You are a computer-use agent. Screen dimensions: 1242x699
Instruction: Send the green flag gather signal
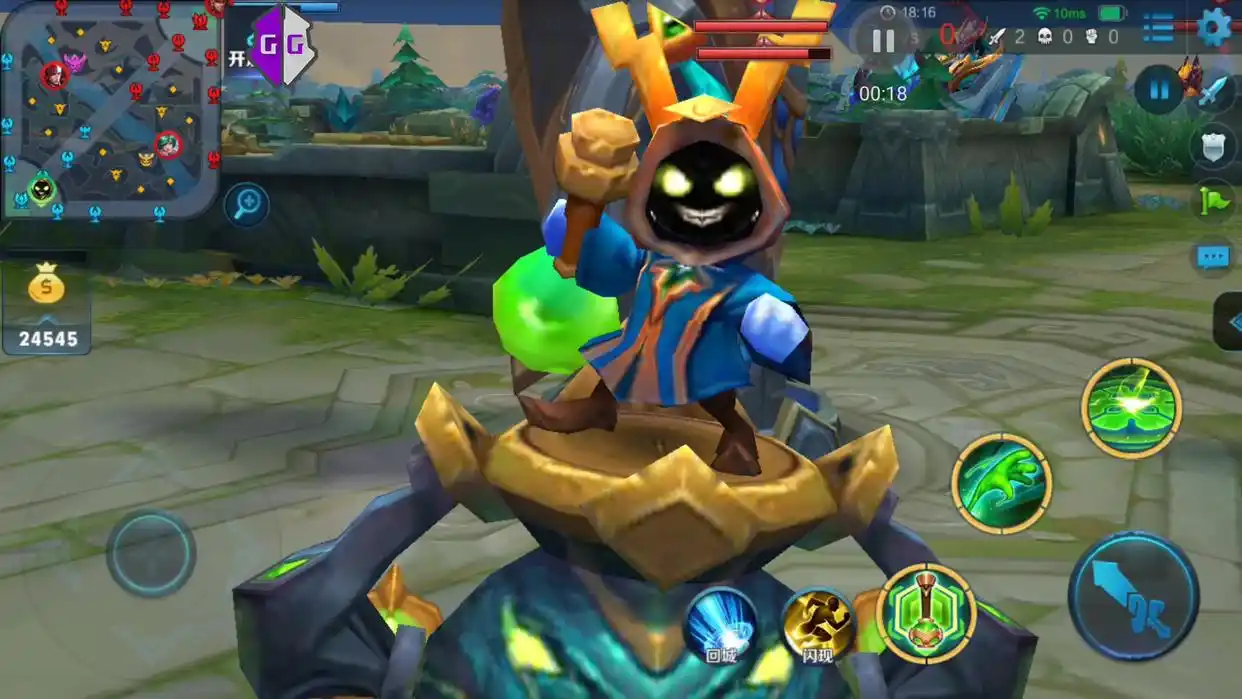(x=1213, y=201)
